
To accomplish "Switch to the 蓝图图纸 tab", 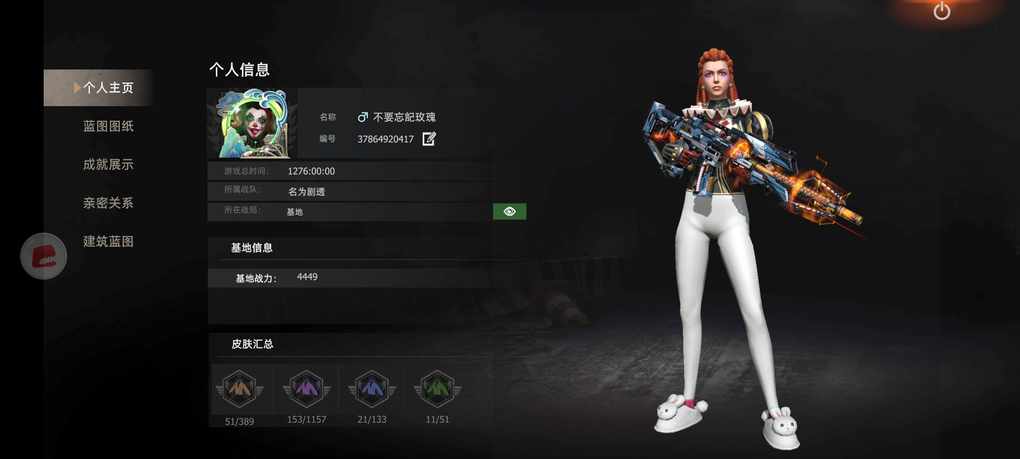I will [108, 126].
